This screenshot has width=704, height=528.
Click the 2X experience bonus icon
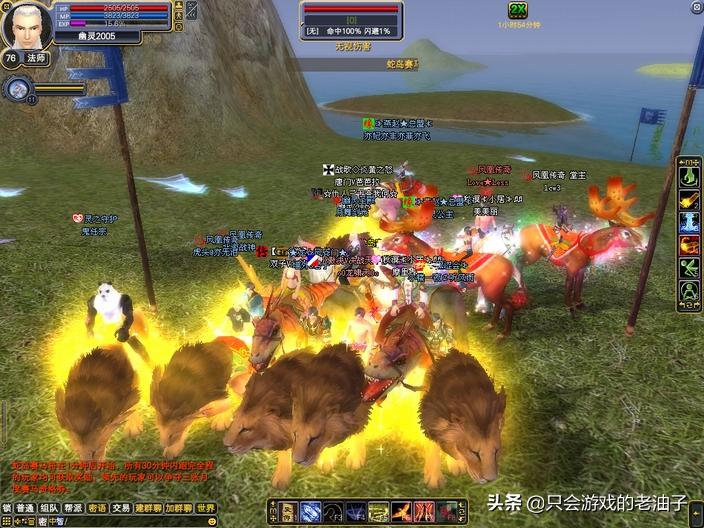tap(517, 10)
